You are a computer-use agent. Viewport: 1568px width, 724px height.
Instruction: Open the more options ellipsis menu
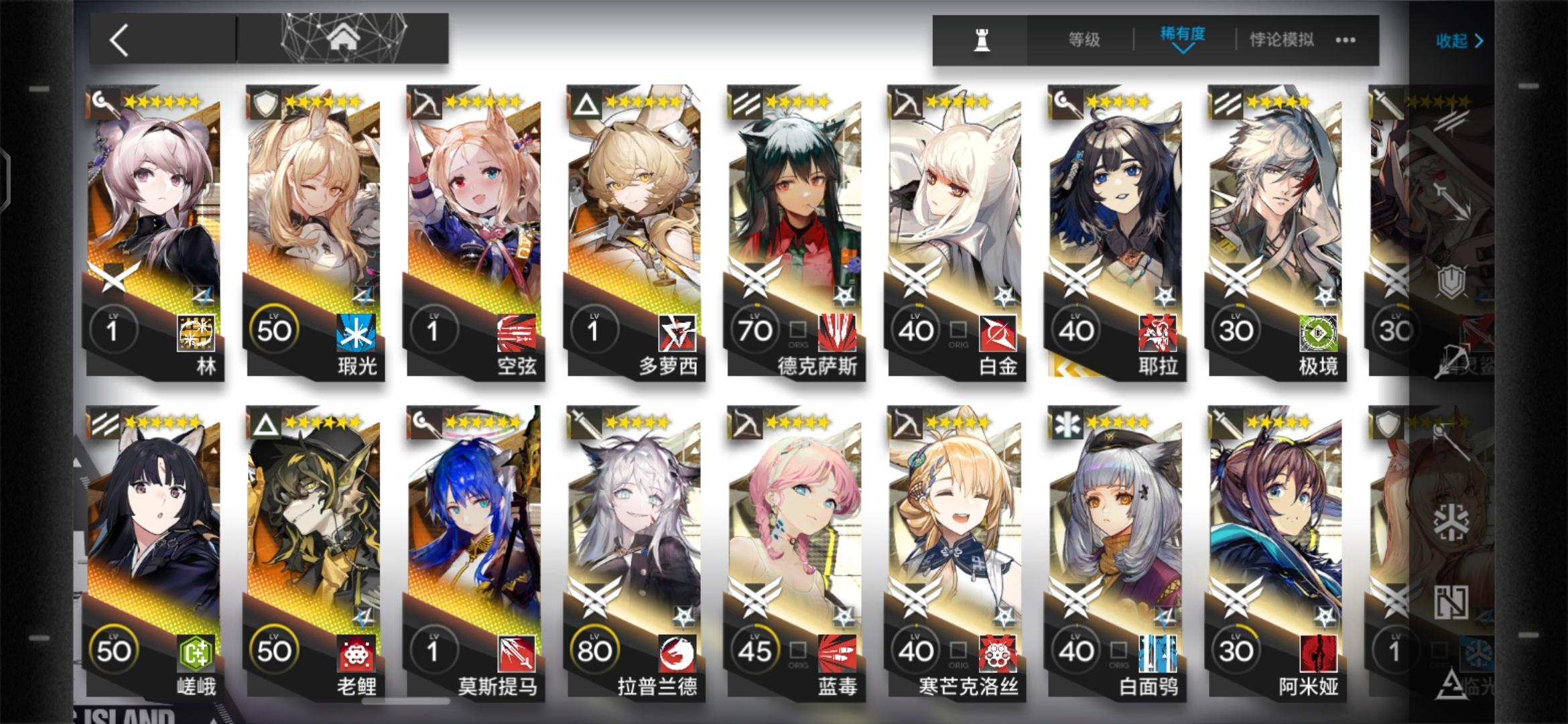(x=1344, y=41)
